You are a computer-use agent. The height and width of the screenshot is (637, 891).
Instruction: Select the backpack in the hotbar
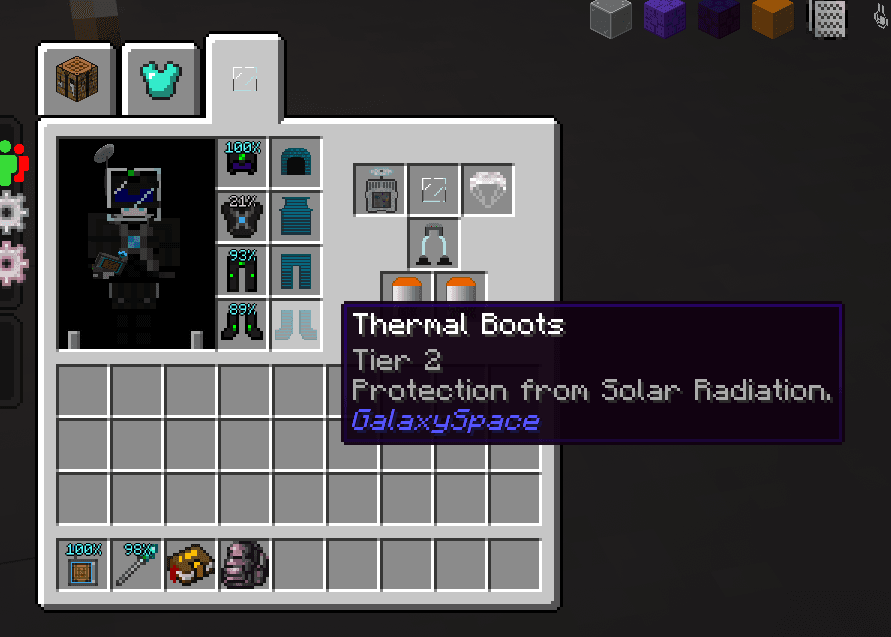[x=245, y=565]
